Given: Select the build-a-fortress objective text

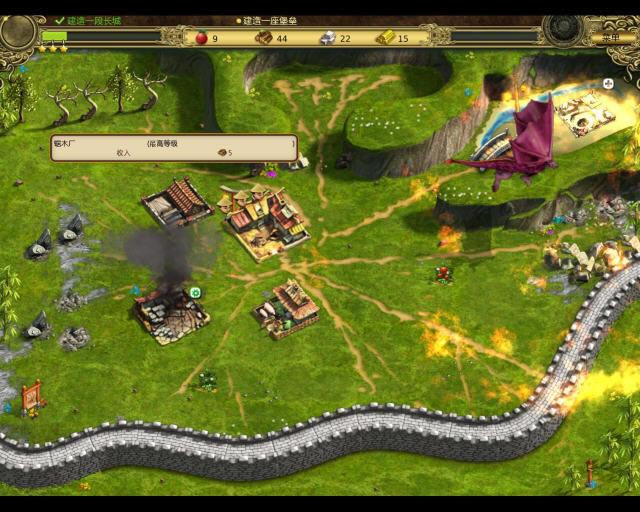Looking at the screenshot, I should (x=270, y=20).
